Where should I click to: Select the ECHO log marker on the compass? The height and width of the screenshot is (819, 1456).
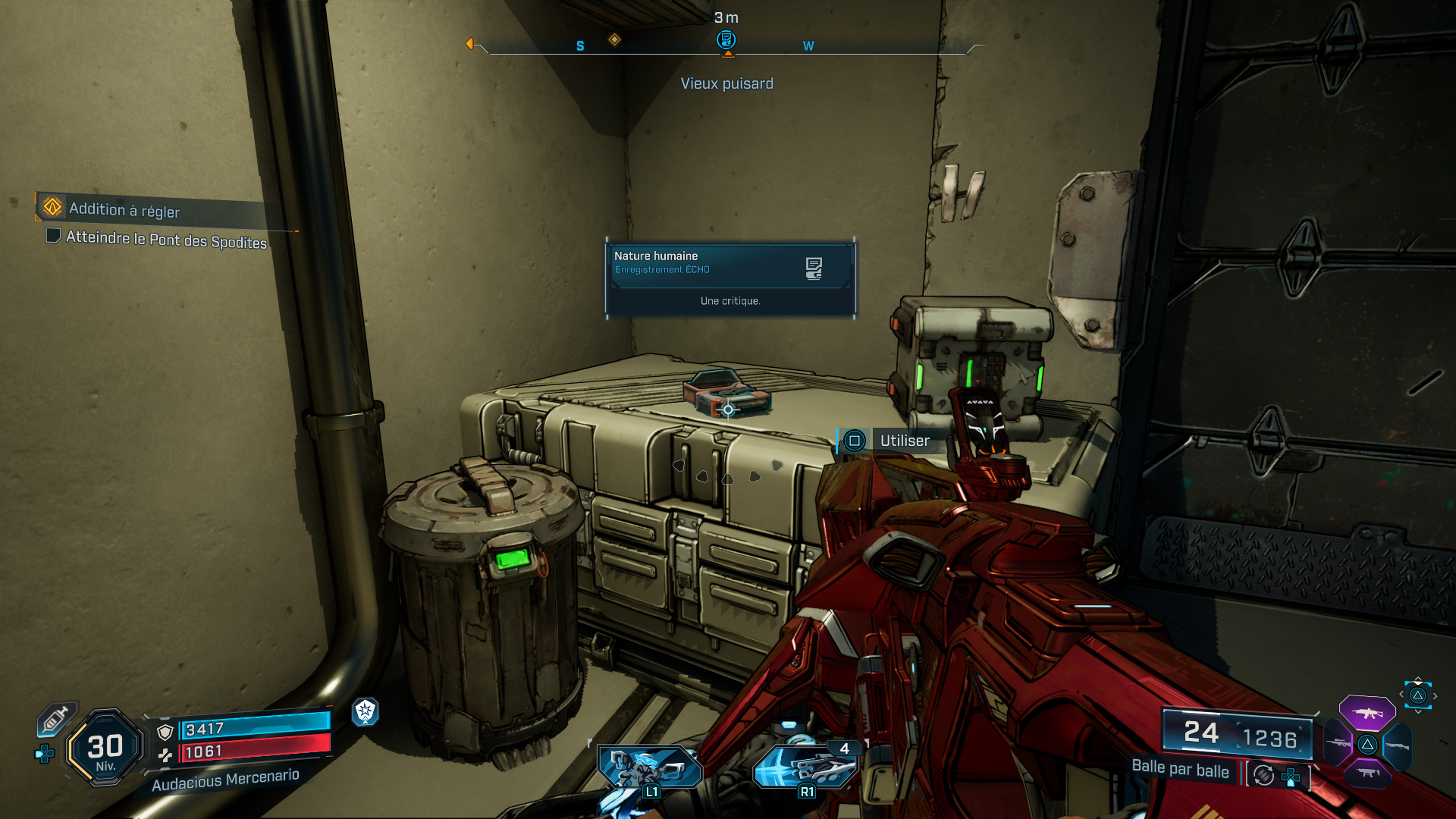click(x=726, y=39)
